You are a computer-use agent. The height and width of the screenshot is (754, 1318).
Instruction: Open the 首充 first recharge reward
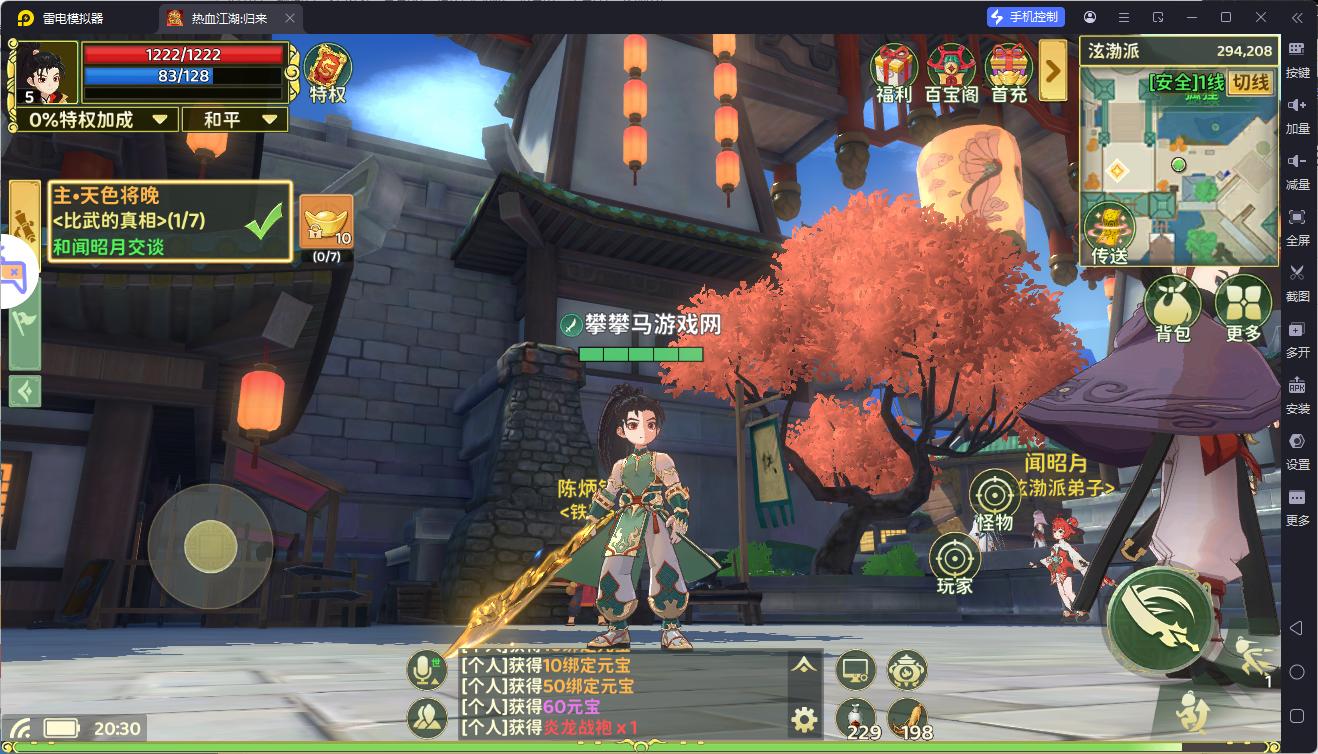pos(1009,72)
